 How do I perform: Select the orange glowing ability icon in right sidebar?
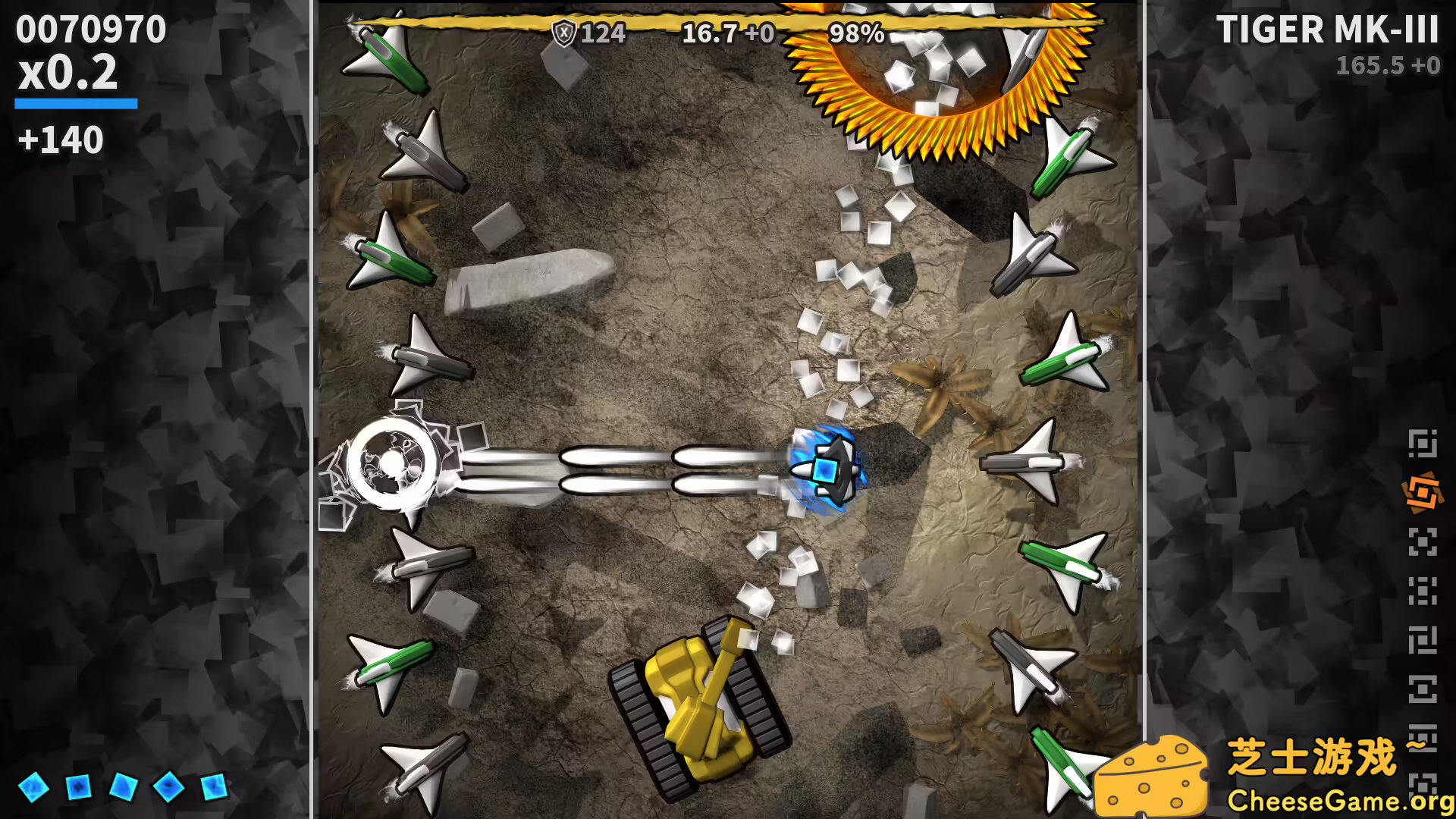[1423, 491]
